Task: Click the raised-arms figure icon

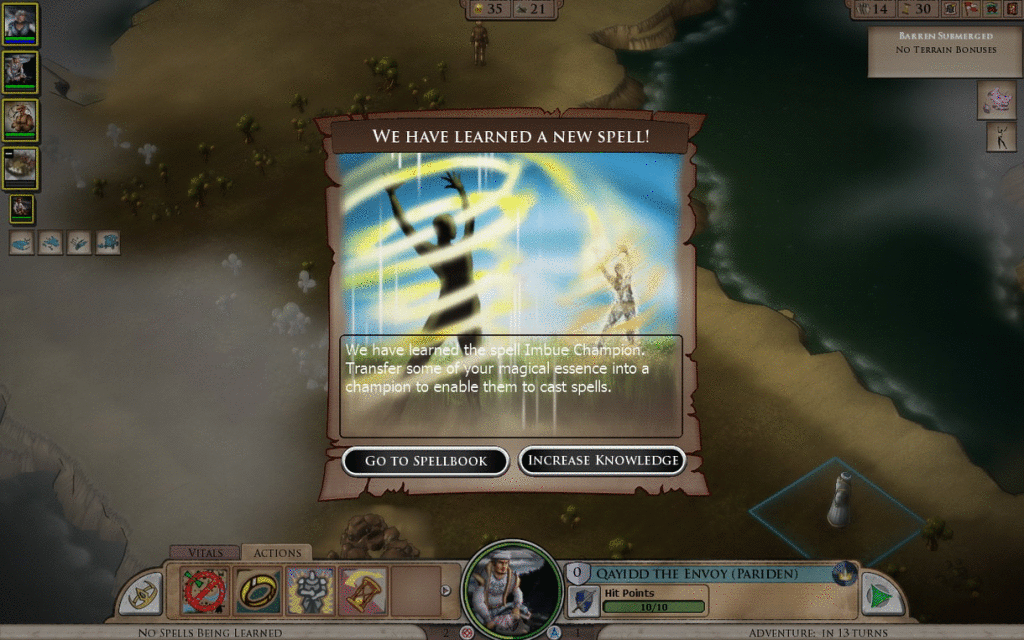Action: point(1001,138)
